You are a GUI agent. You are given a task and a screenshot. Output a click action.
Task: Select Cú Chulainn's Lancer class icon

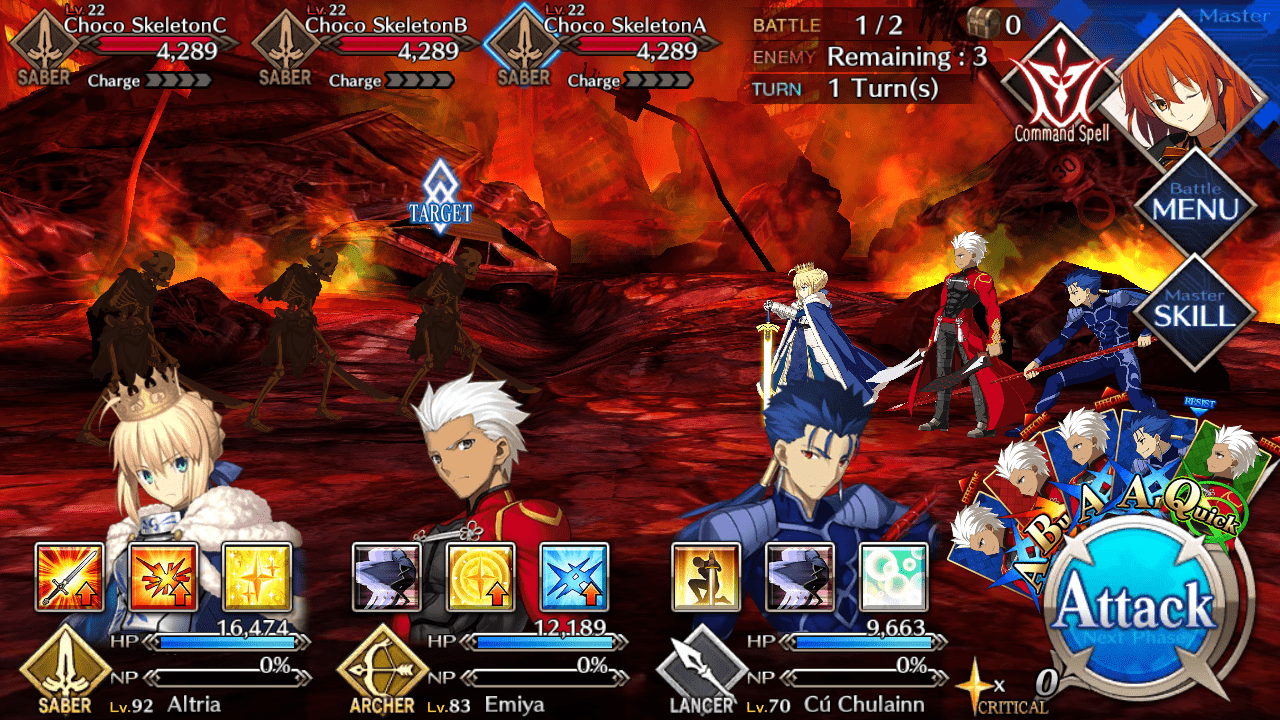click(x=700, y=670)
